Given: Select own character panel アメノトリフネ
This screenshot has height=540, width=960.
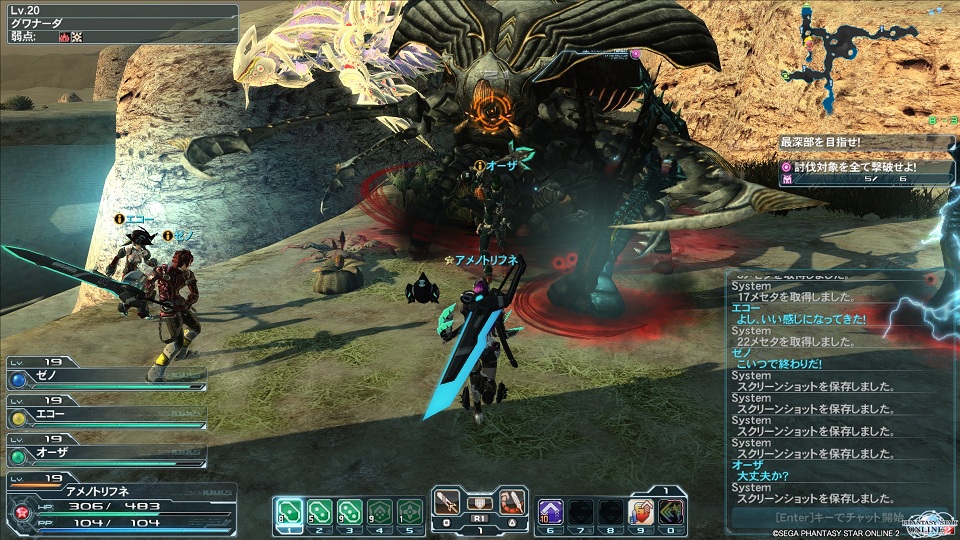Looking at the screenshot, I should click(120, 503).
